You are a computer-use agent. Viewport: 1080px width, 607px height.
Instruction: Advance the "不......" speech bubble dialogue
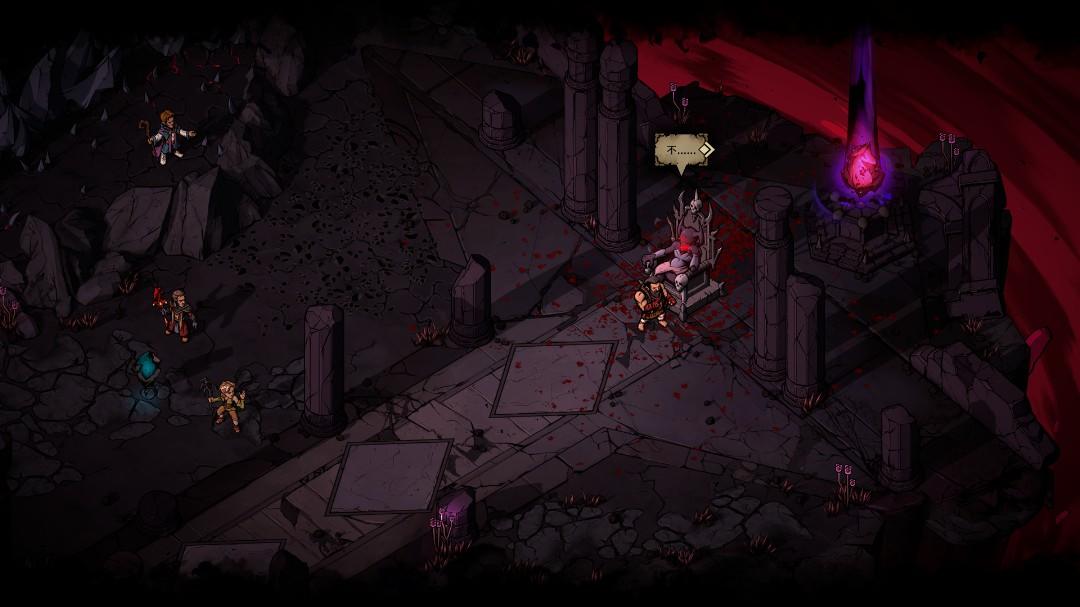704,150
